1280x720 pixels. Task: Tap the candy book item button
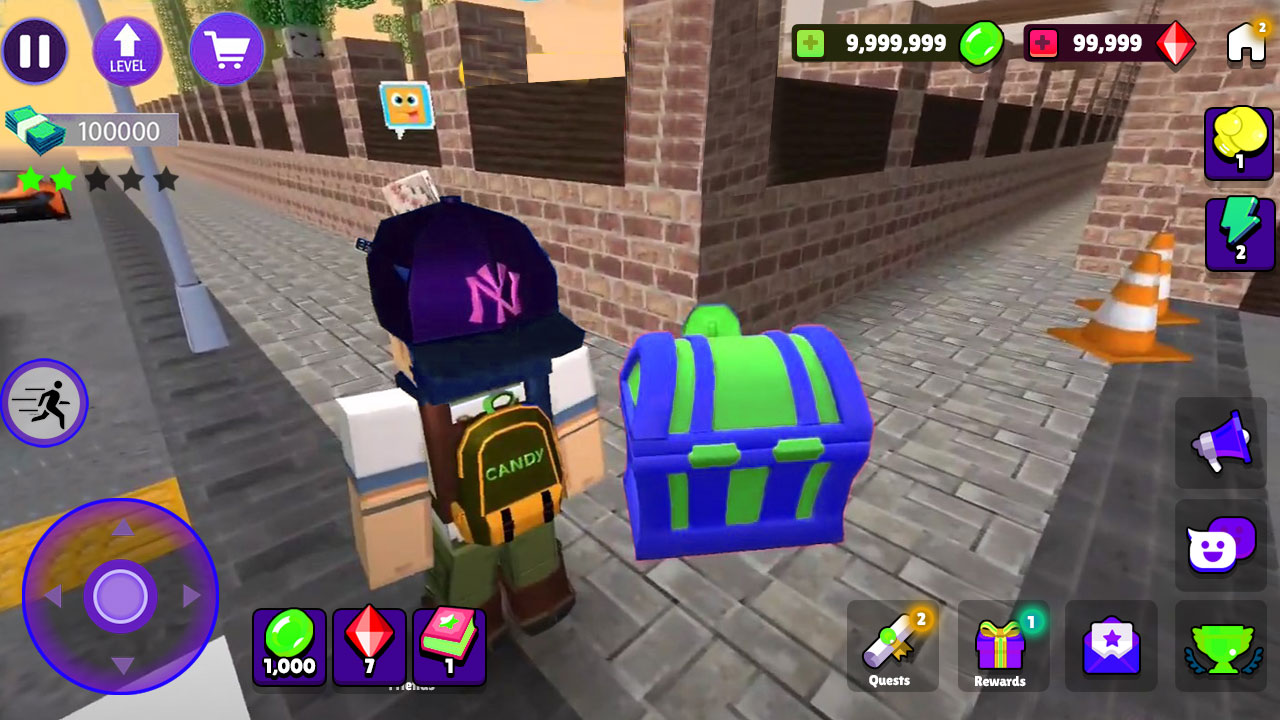point(449,646)
